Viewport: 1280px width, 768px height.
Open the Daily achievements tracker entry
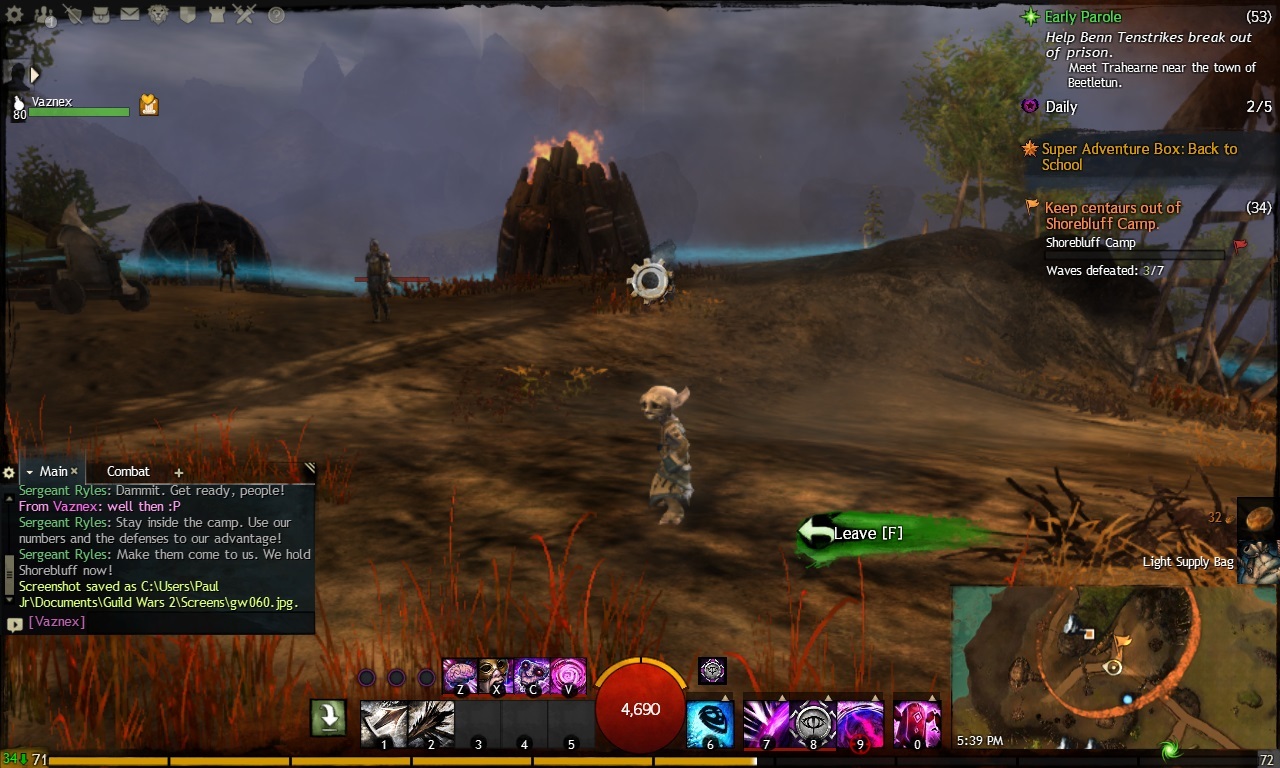pos(1061,107)
